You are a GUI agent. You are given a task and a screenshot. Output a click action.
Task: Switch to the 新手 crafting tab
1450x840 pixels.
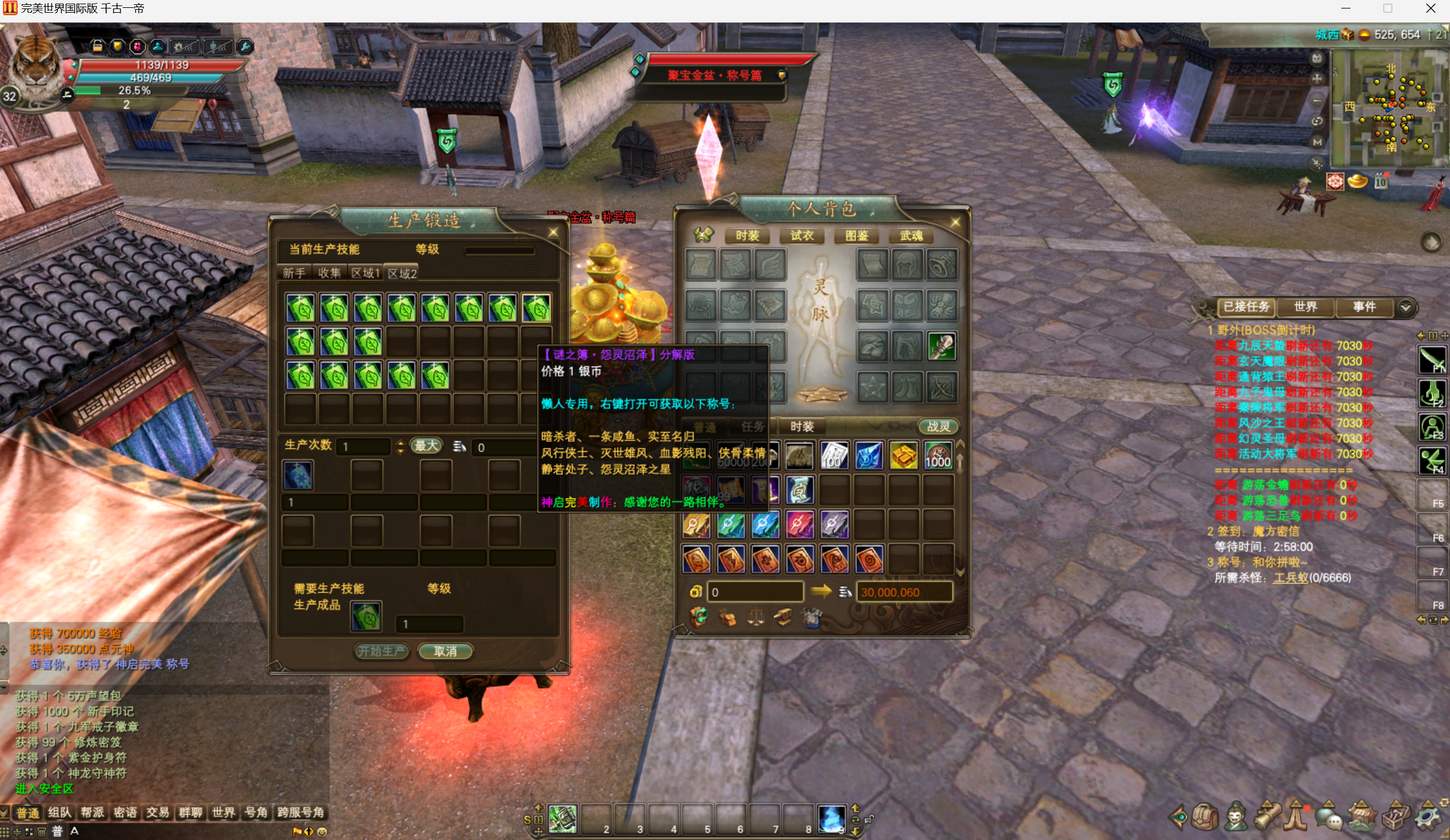coord(294,273)
